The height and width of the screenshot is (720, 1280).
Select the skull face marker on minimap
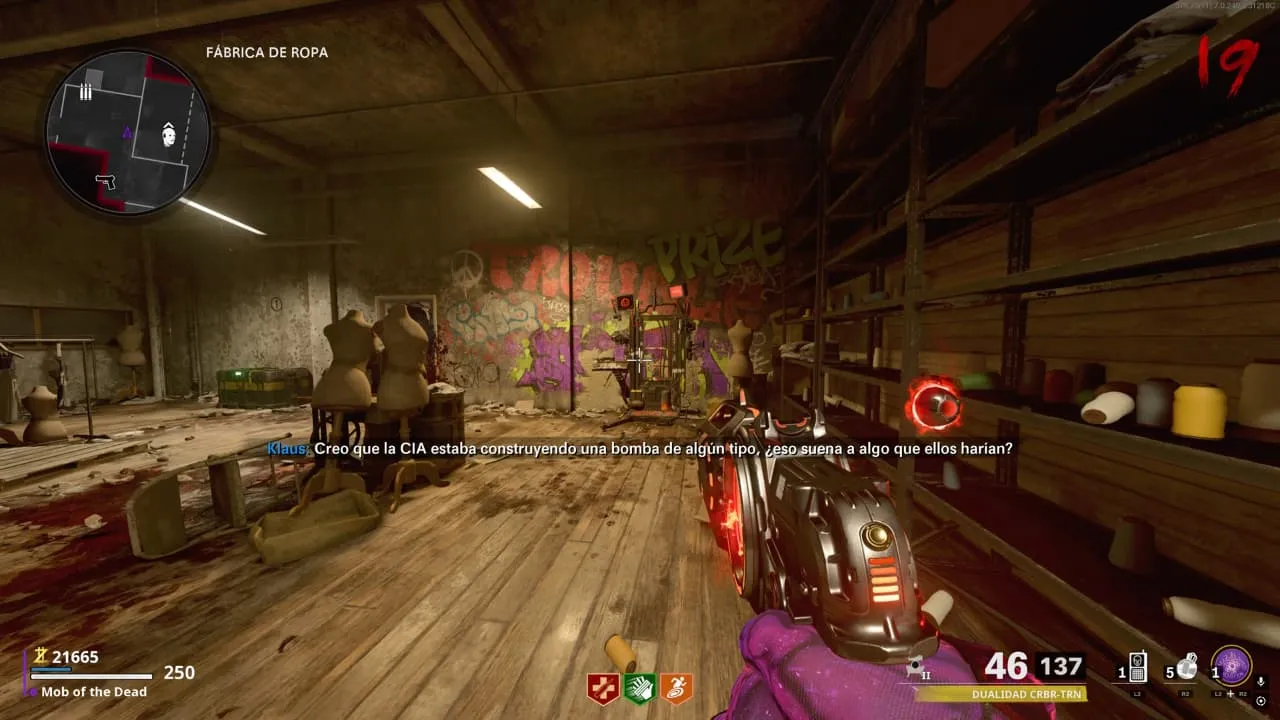tap(168, 135)
